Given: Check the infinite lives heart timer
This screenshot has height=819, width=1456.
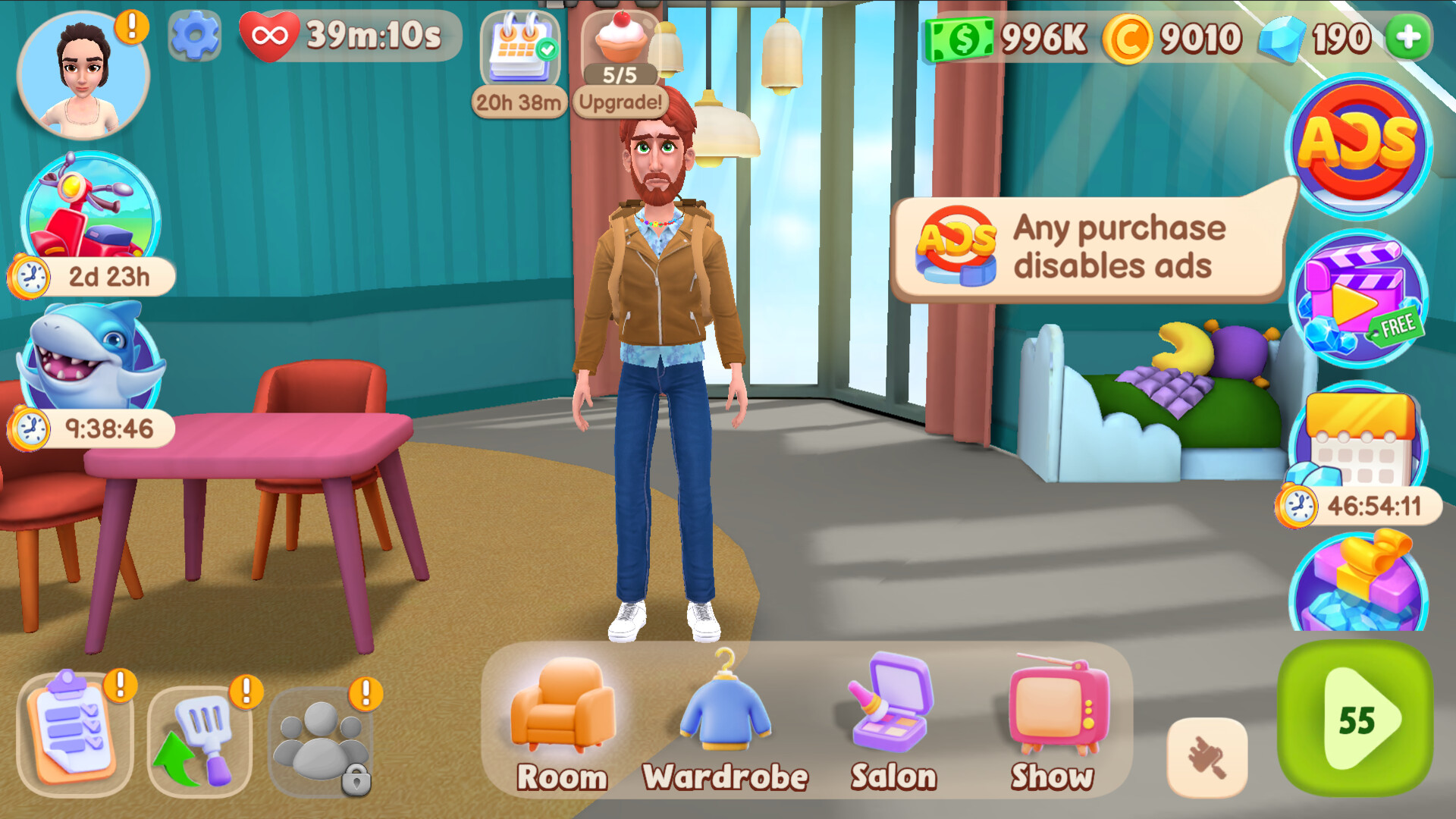Looking at the screenshot, I should pos(271,34).
